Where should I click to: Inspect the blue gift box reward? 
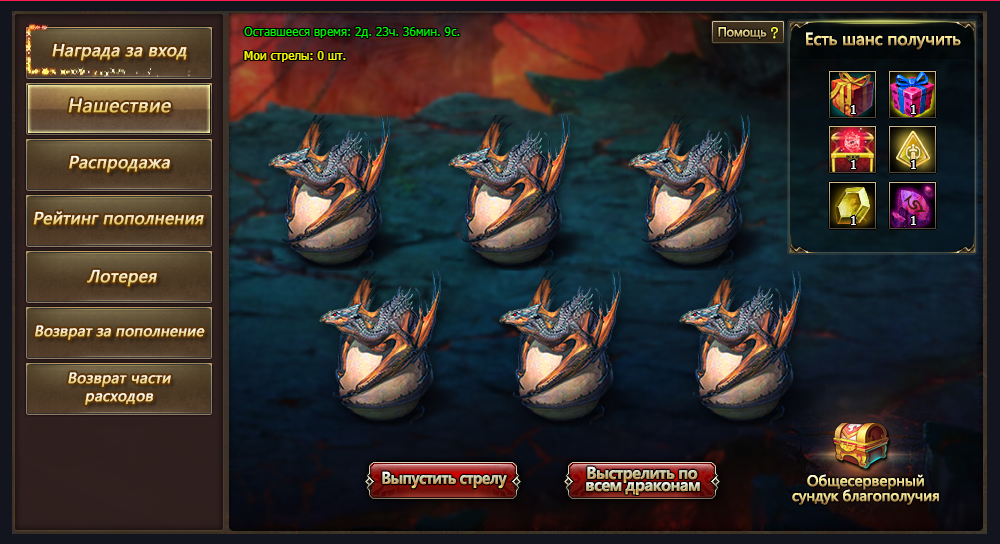912,94
